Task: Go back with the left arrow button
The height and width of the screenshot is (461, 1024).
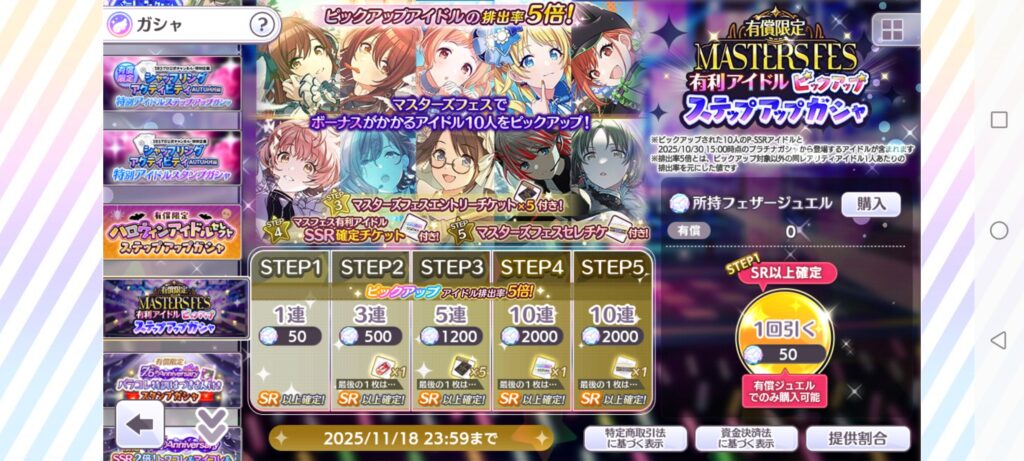Action: pyautogui.click(x=140, y=423)
